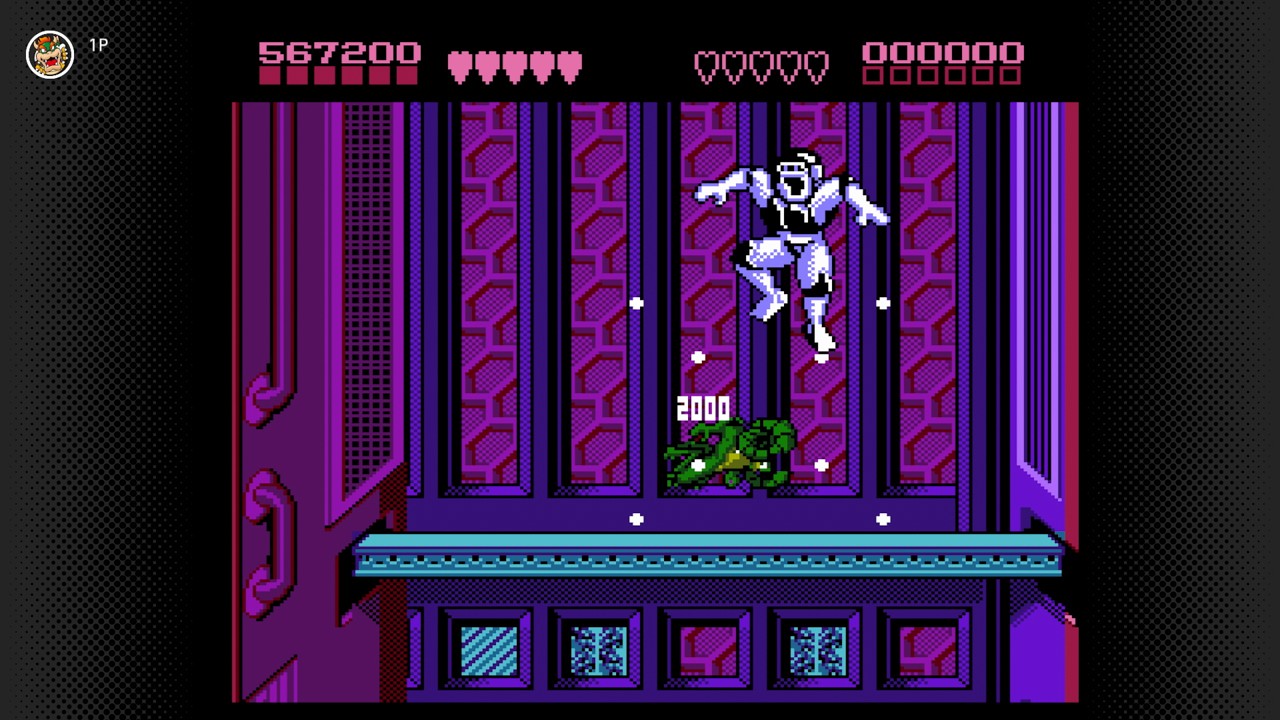Click the 2000 points popup text

[703, 408]
